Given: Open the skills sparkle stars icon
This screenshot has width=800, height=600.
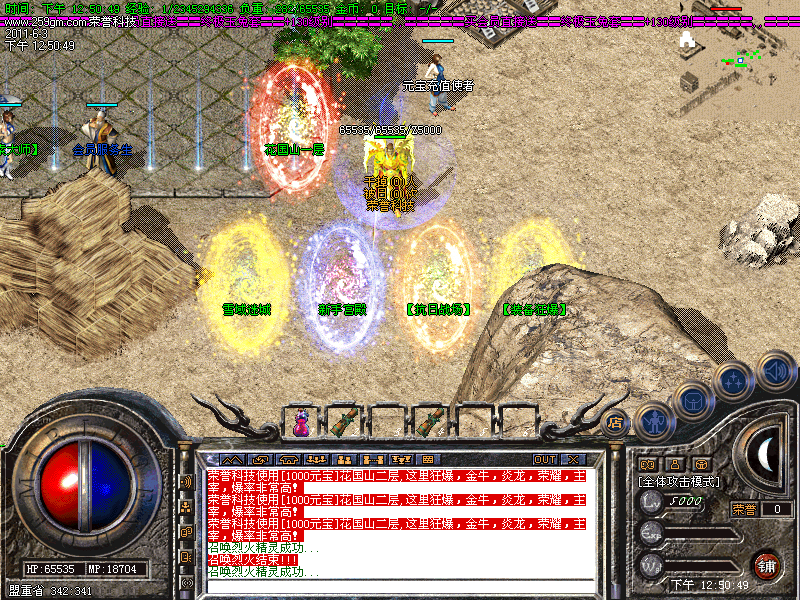Looking at the screenshot, I should tap(734, 380).
